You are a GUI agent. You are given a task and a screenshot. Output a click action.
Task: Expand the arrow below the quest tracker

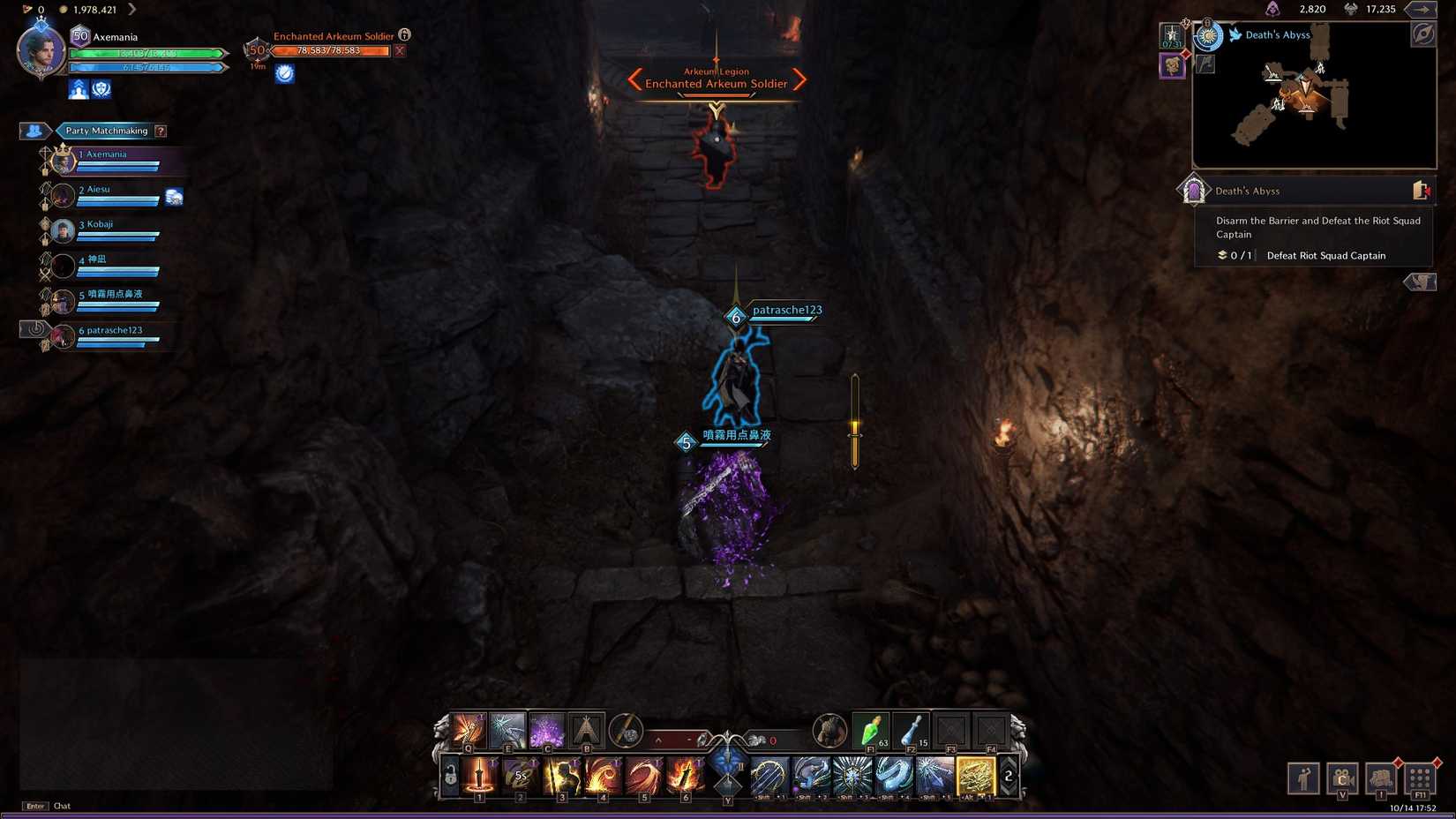coord(1420,282)
